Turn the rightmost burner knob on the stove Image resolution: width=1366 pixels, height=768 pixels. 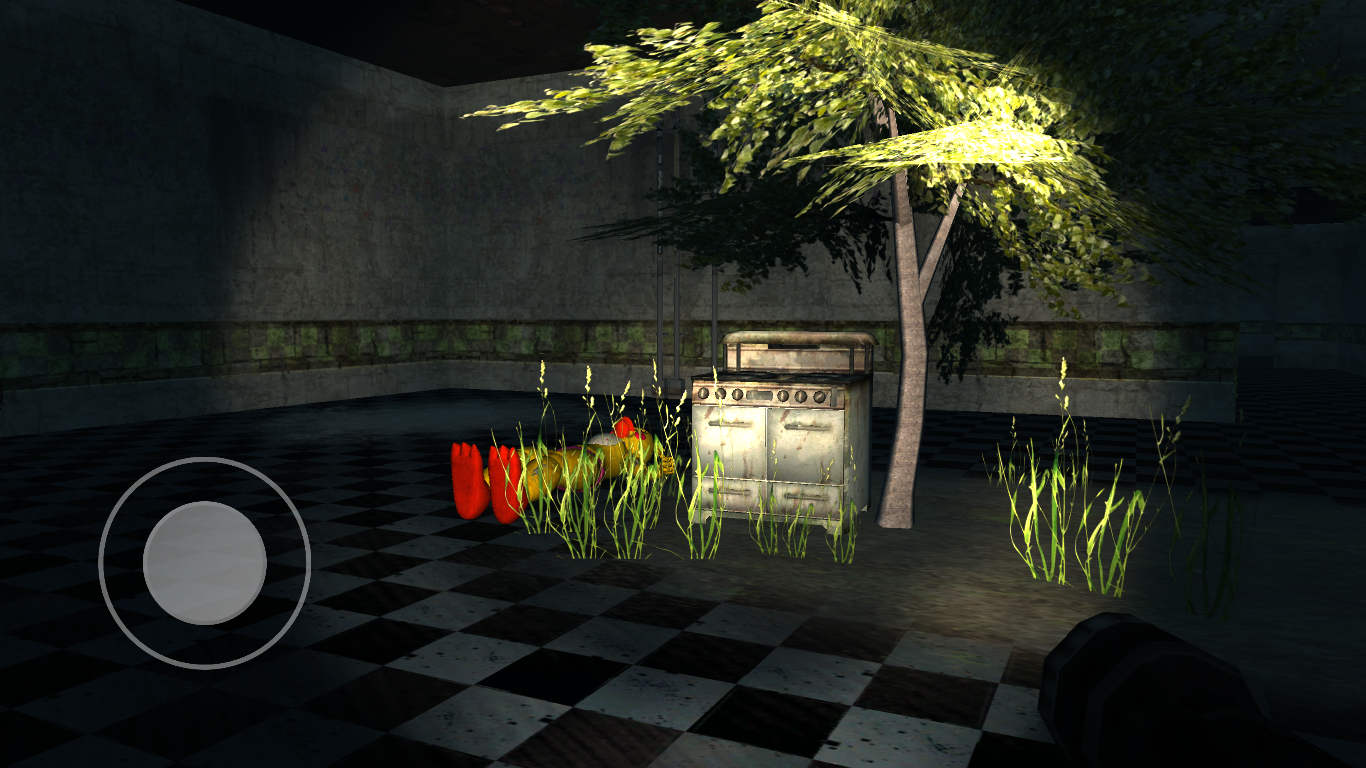point(820,394)
